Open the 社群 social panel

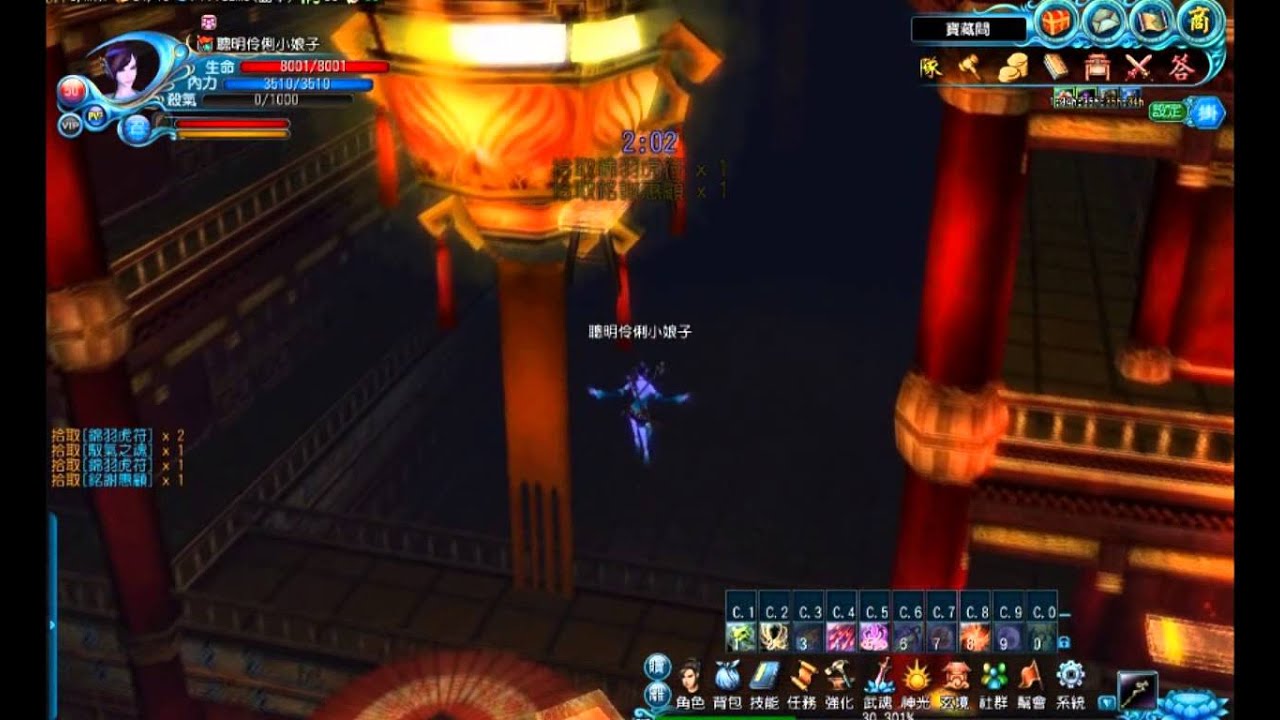tap(992, 680)
